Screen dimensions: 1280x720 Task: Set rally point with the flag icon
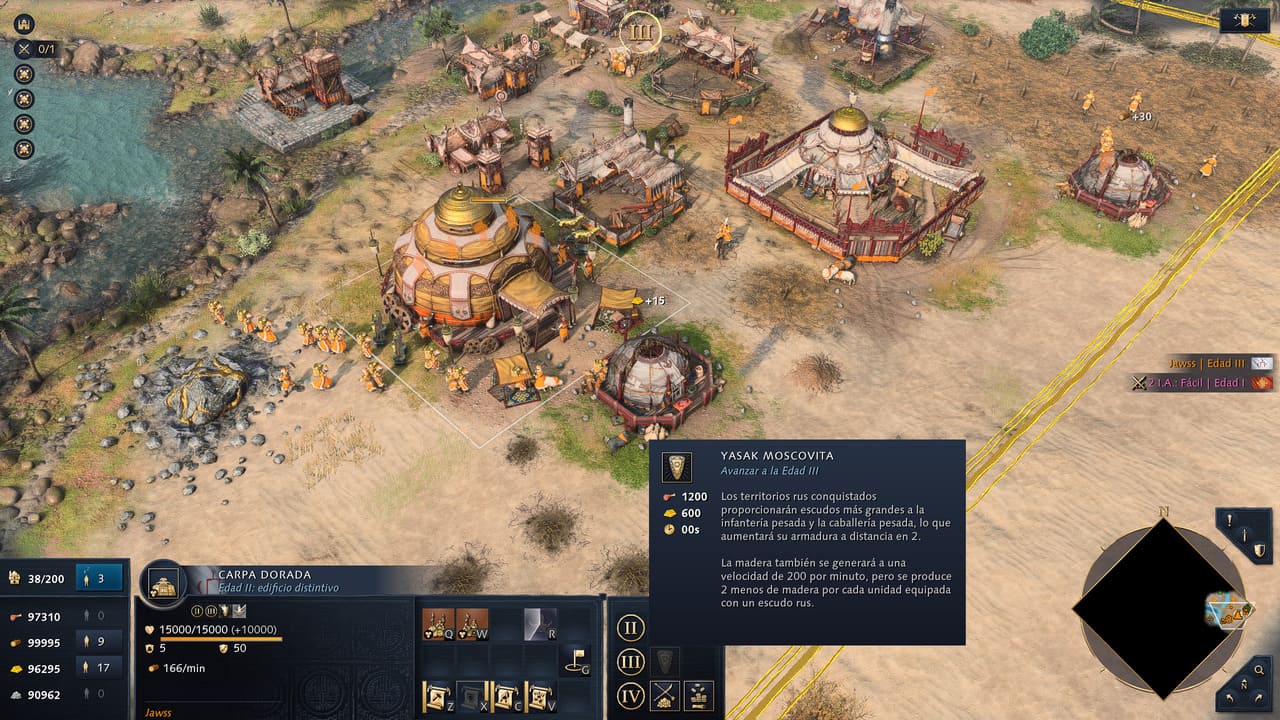point(574,660)
